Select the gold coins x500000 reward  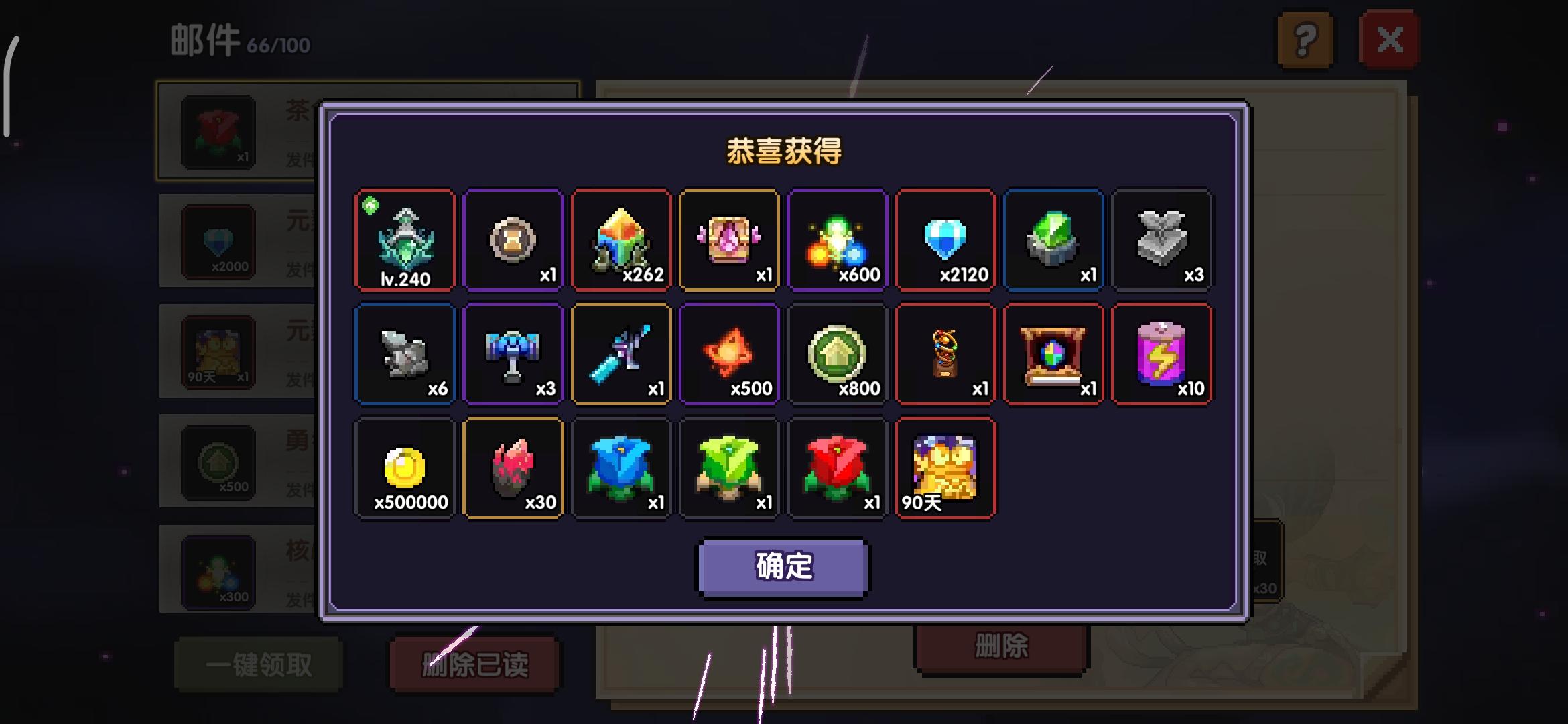point(405,468)
